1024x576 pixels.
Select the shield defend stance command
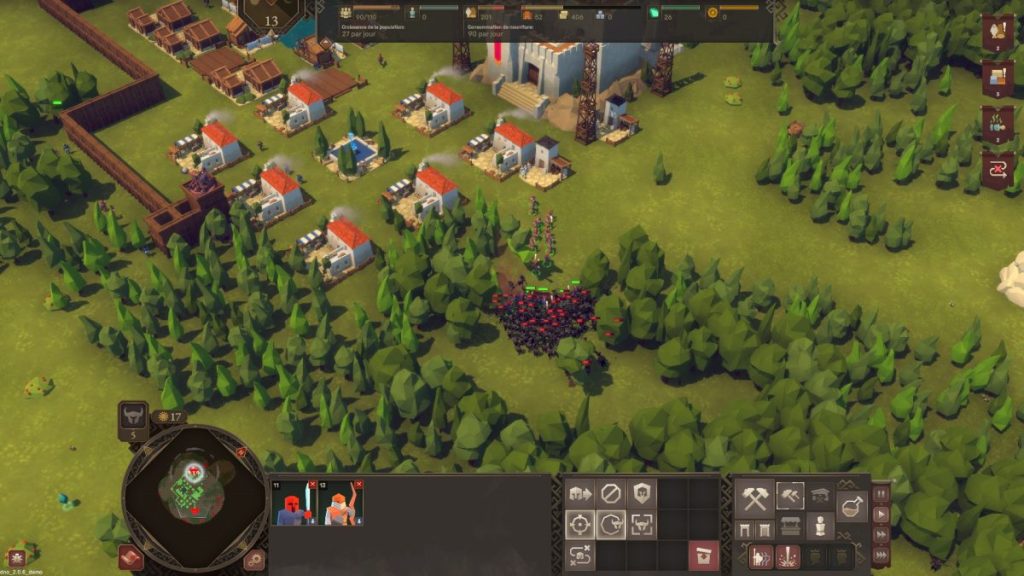click(x=641, y=493)
